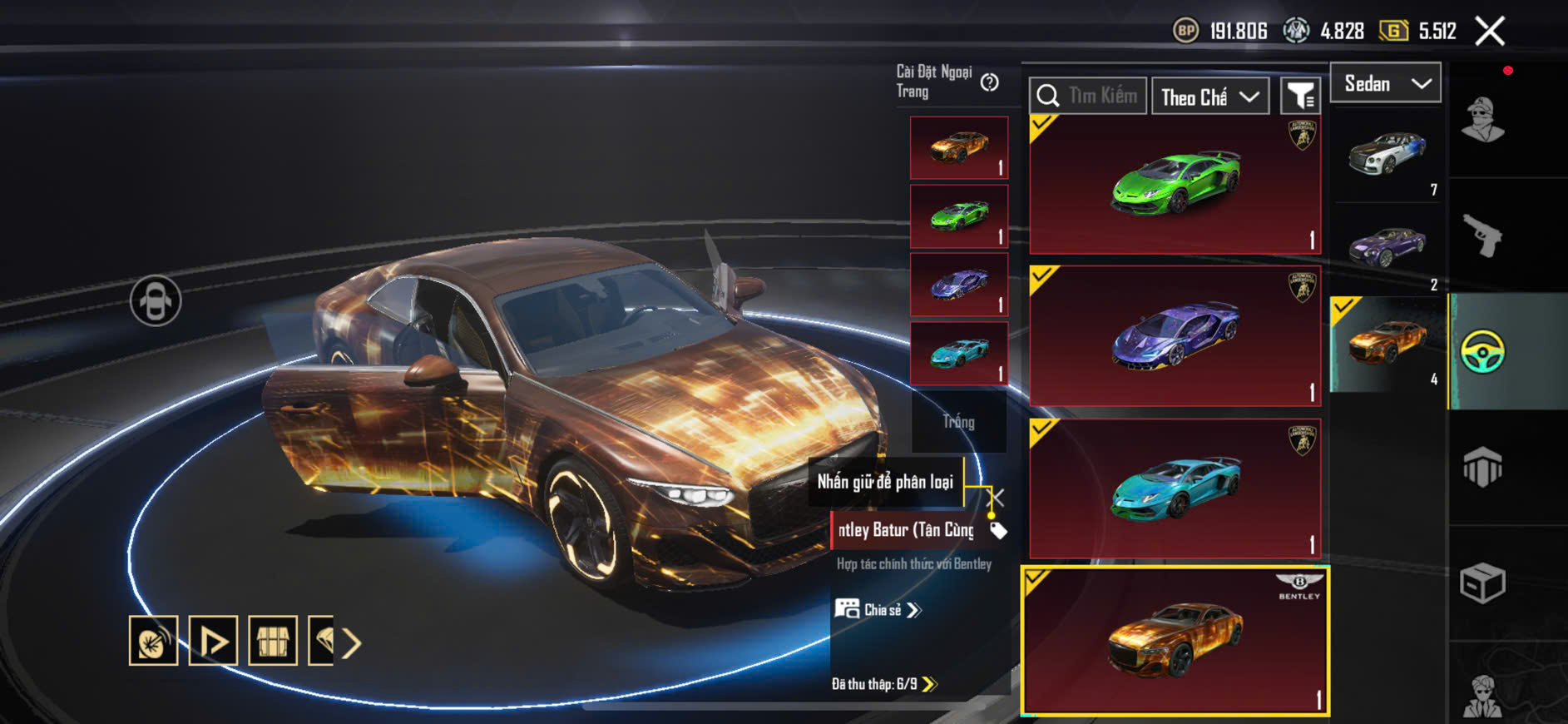
Task: Open the Cài Đặt Ngoại Trang help icon
Action: click(x=989, y=82)
